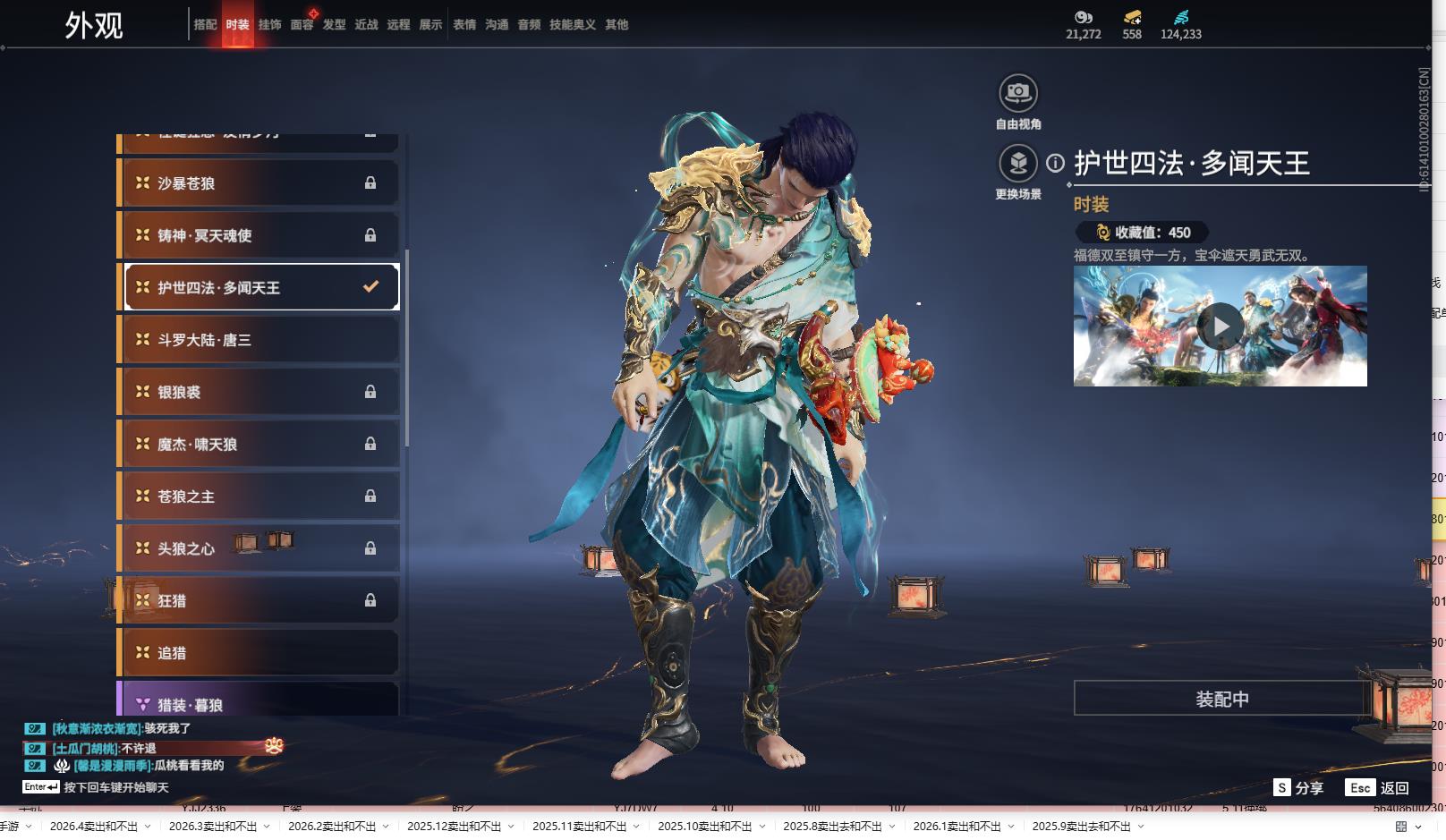Select the 苍狼之主 outfit
This screenshot has width=1446, height=840.
pyautogui.click(x=259, y=496)
